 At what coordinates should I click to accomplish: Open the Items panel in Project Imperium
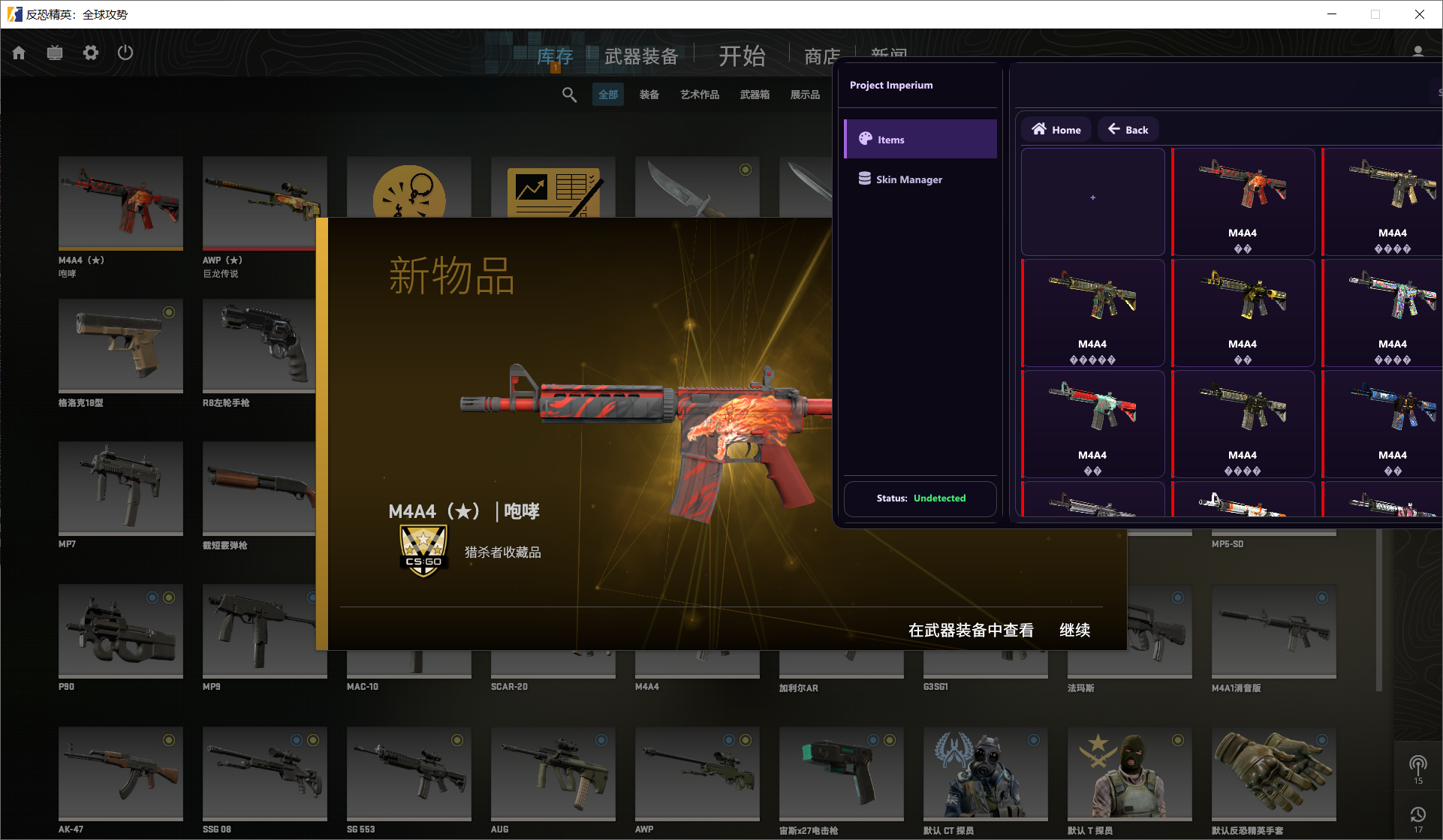(919, 139)
